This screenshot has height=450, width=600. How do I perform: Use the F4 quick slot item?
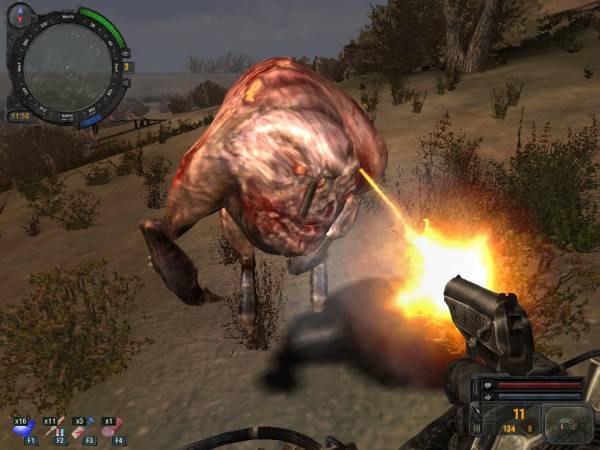(x=113, y=428)
